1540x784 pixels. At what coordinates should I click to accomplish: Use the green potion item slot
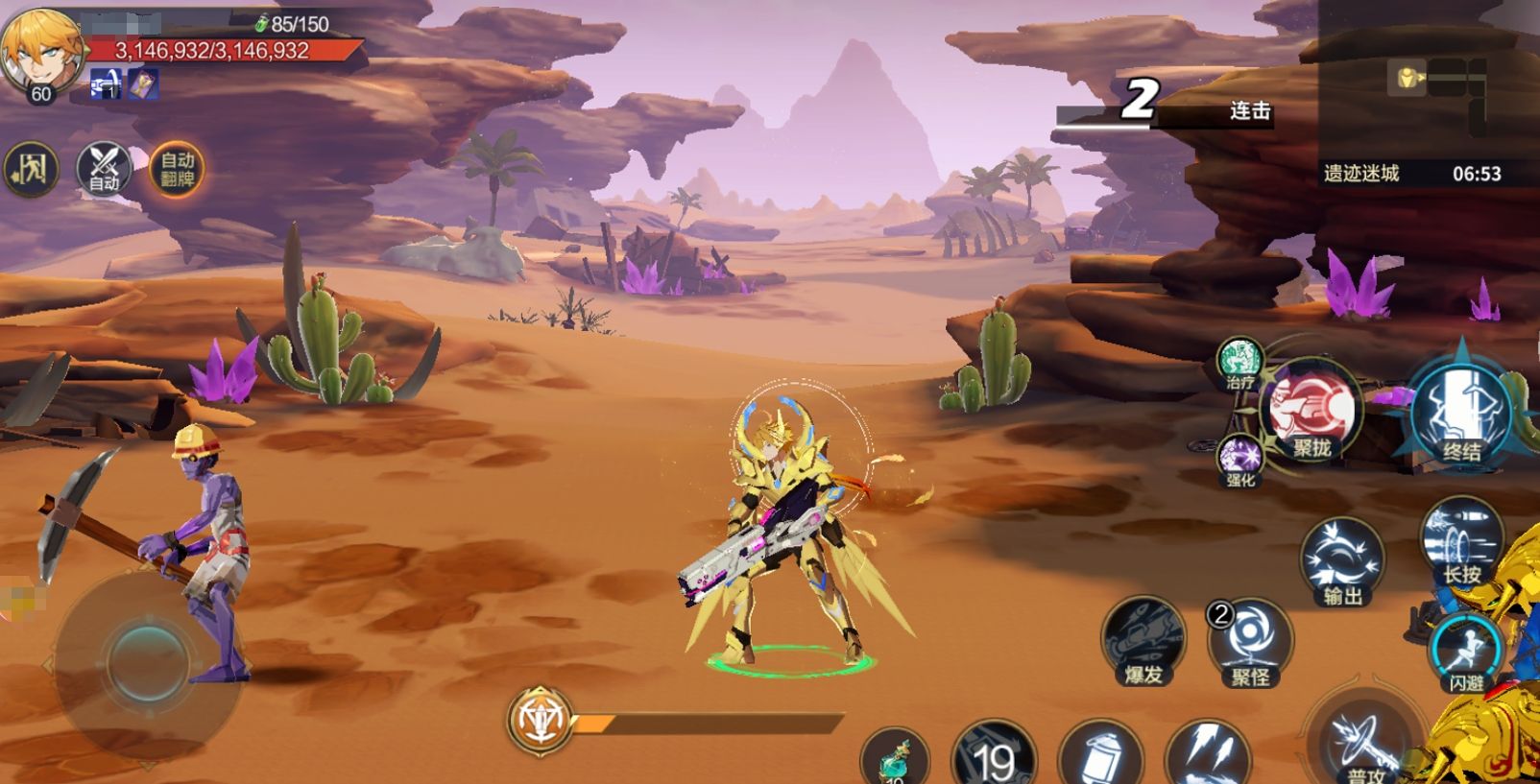895,757
